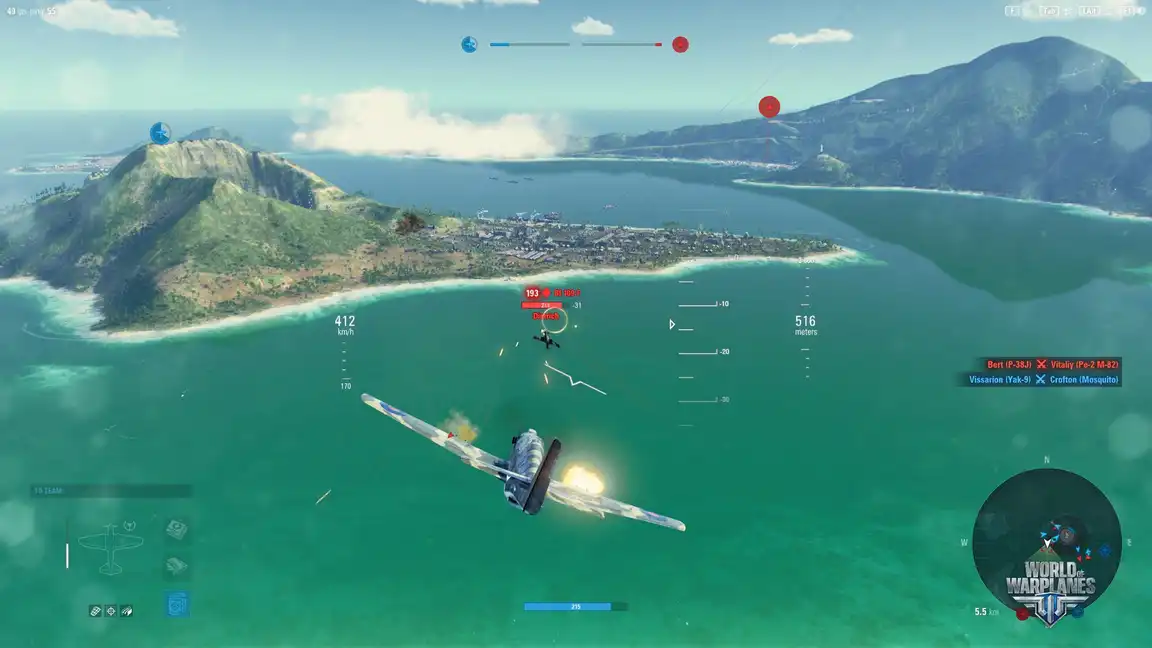Viewport: 1152px width, 648px height.
Task: Click the red team score icon
Action: coord(680,44)
